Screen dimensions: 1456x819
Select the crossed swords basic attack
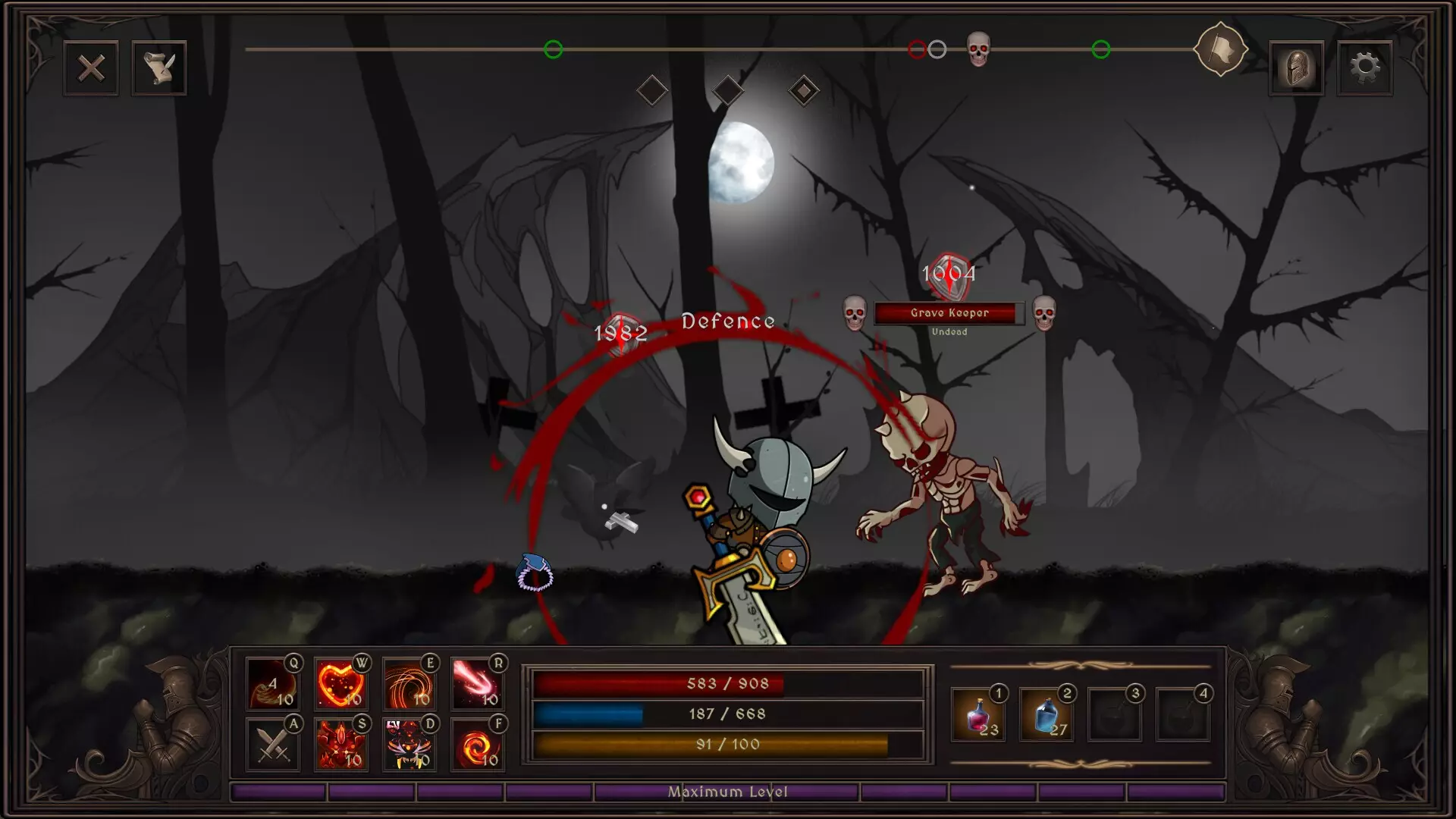click(272, 745)
